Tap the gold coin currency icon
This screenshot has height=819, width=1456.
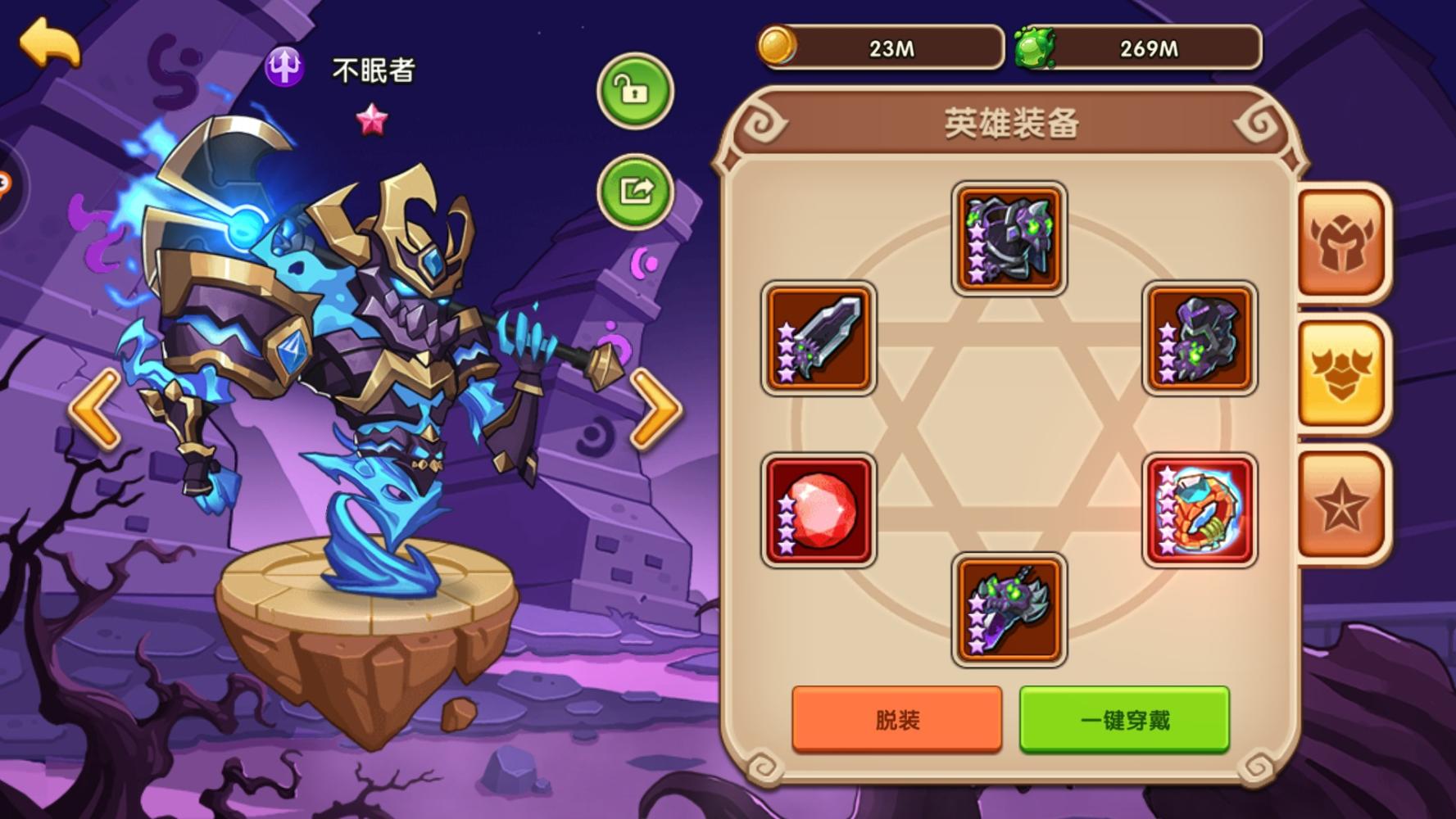pos(776,46)
